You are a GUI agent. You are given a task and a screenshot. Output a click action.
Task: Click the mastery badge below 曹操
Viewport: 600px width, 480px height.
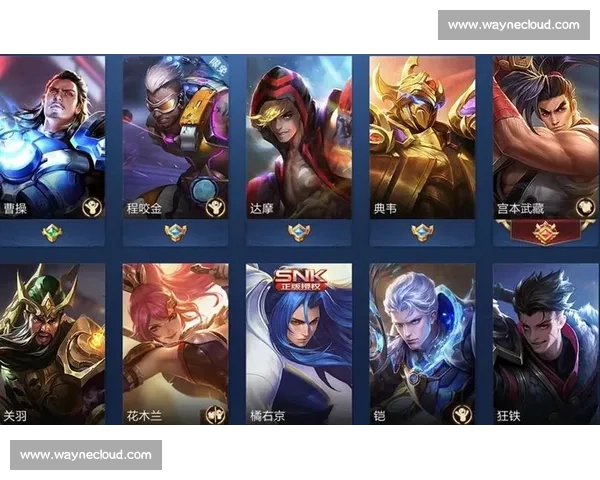[x=52, y=233]
